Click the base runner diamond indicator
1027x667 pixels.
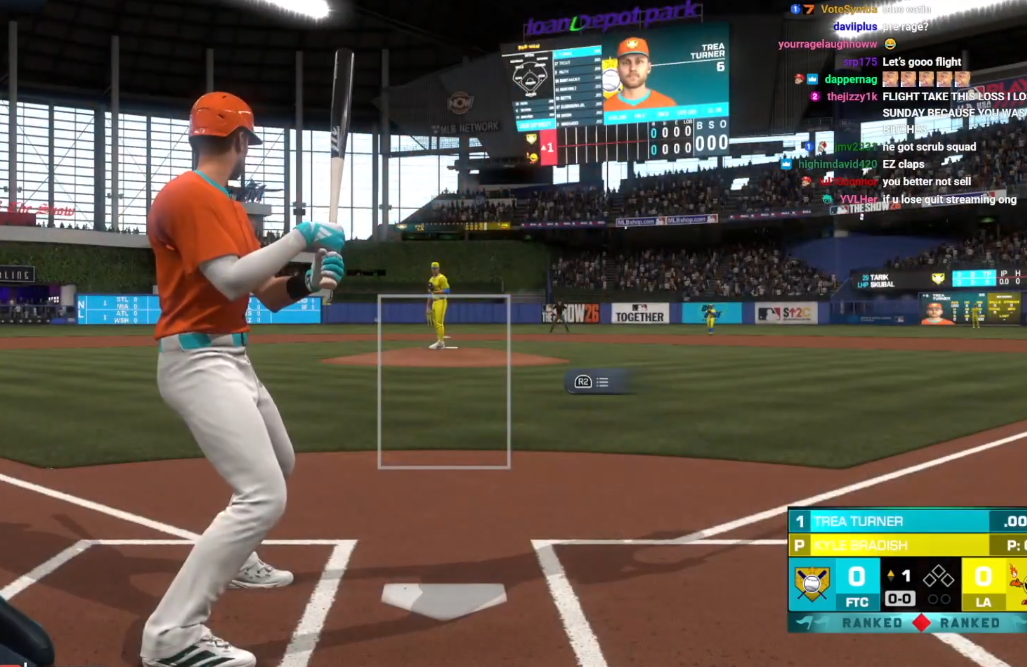tap(938, 576)
